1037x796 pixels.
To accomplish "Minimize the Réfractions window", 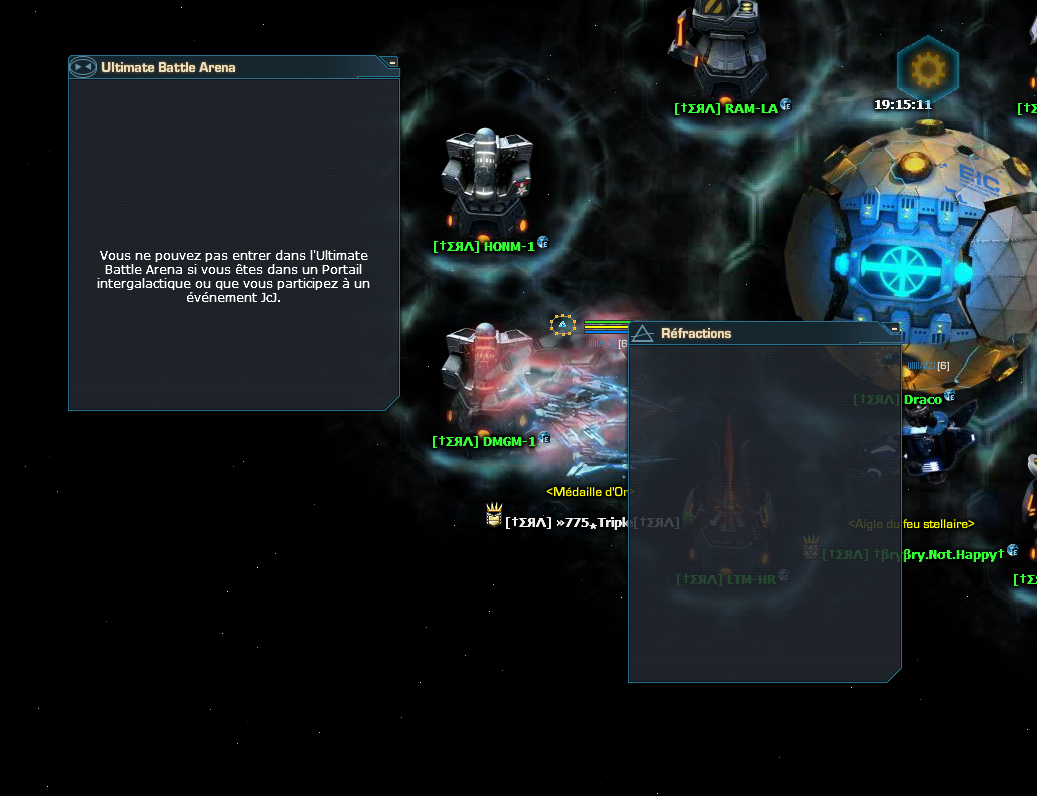I will (x=894, y=328).
